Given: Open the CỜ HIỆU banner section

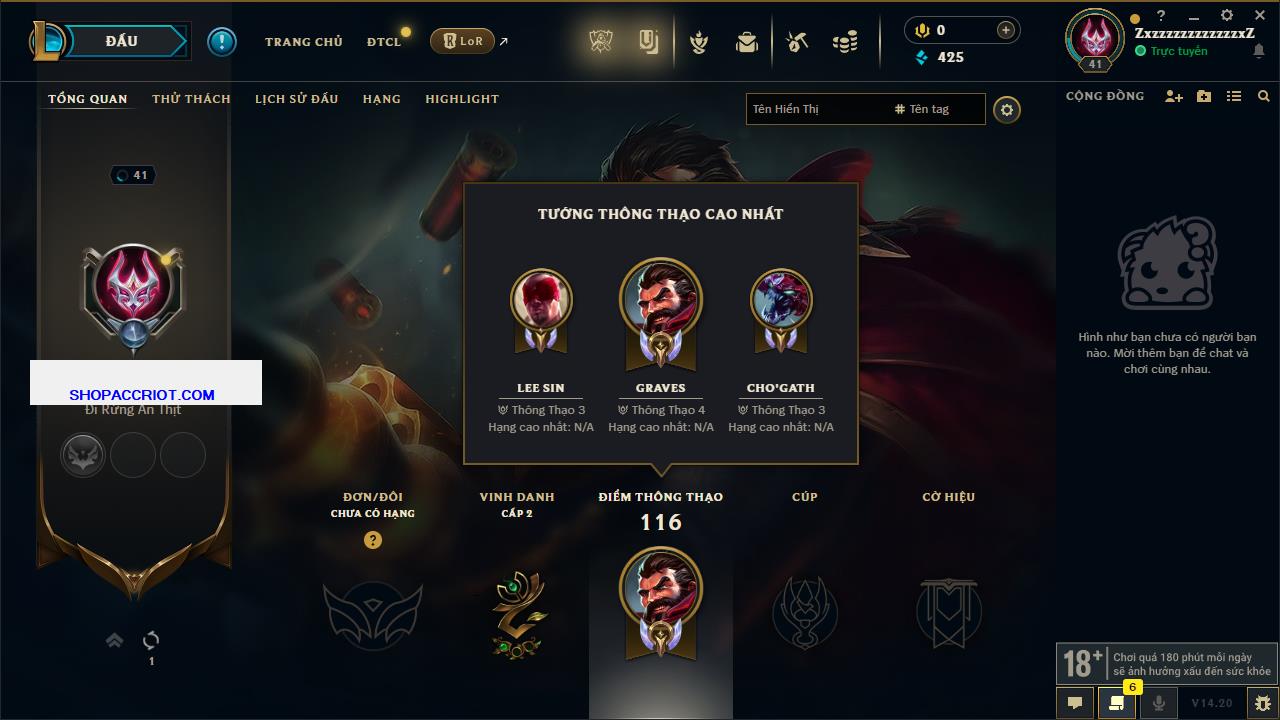Looking at the screenshot, I should click(x=948, y=612).
